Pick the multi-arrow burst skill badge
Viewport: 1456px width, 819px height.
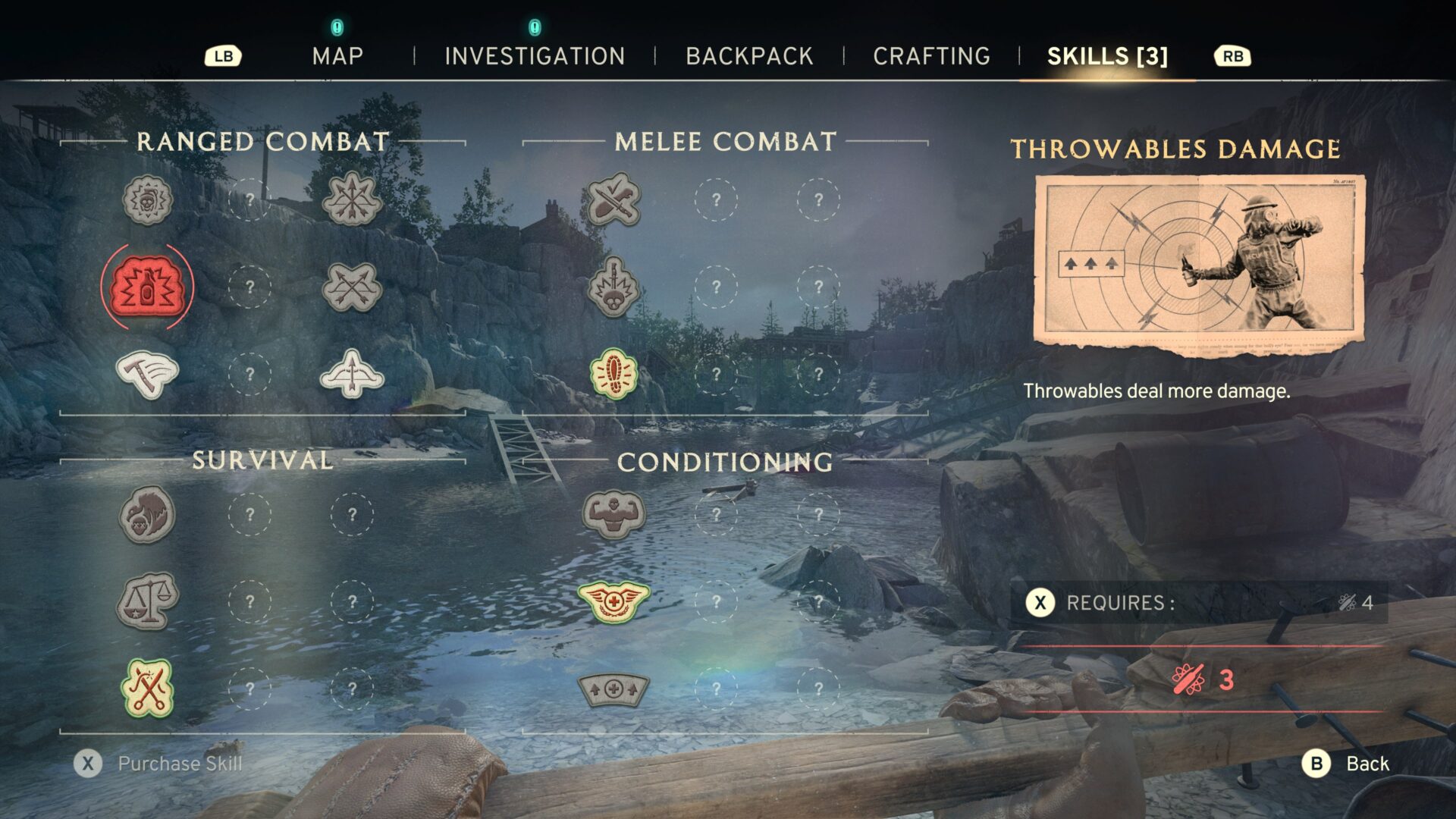[352, 199]
